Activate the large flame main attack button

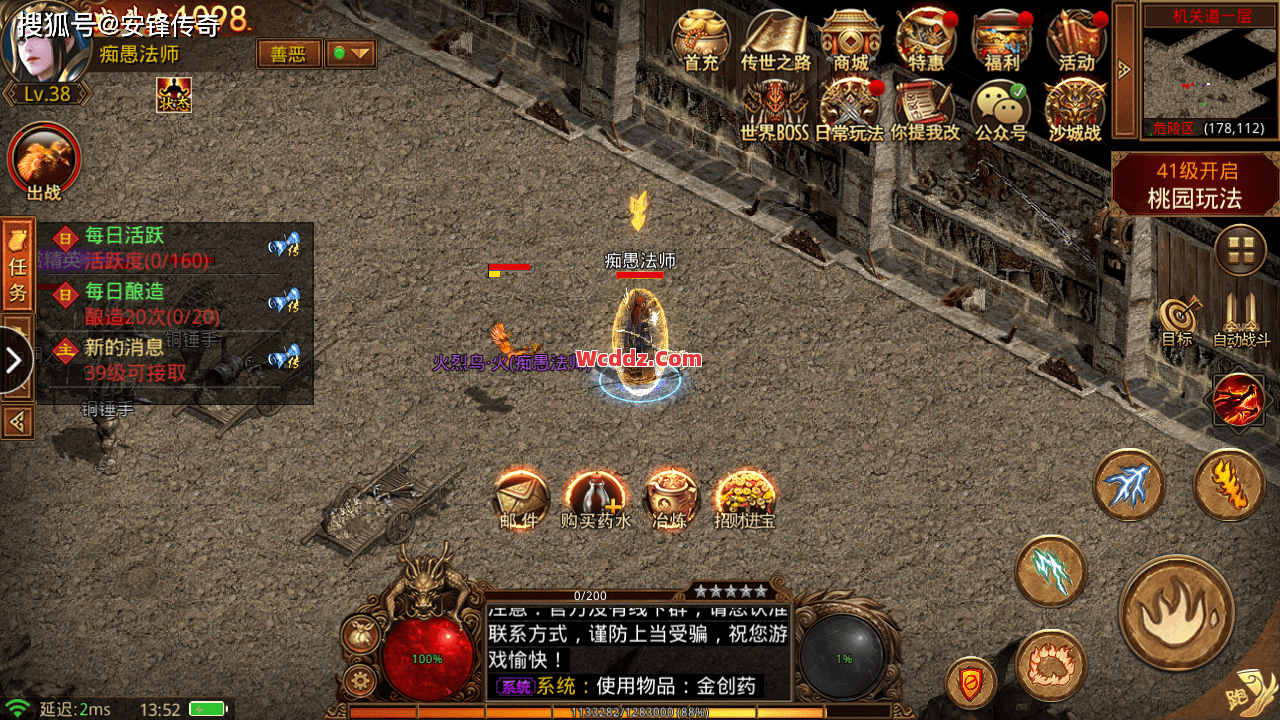(1176, 612)
